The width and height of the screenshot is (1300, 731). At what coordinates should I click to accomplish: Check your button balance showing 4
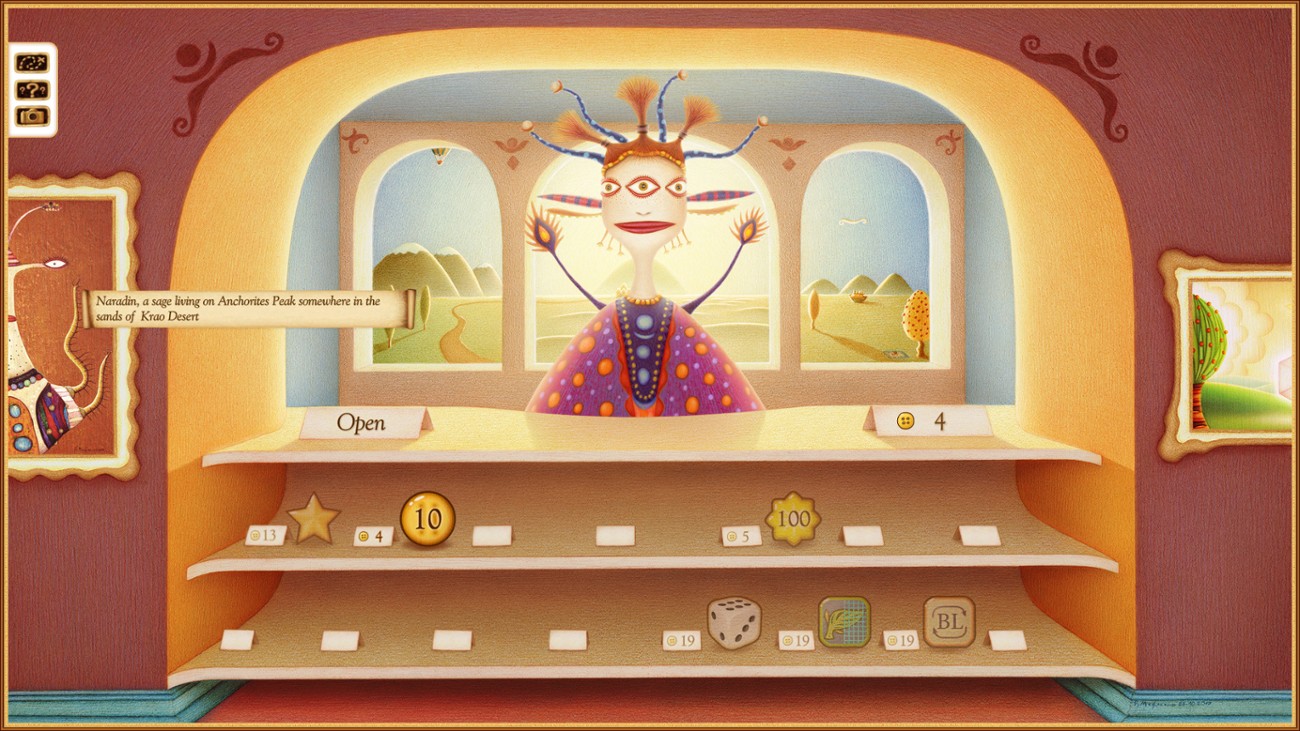922,422
